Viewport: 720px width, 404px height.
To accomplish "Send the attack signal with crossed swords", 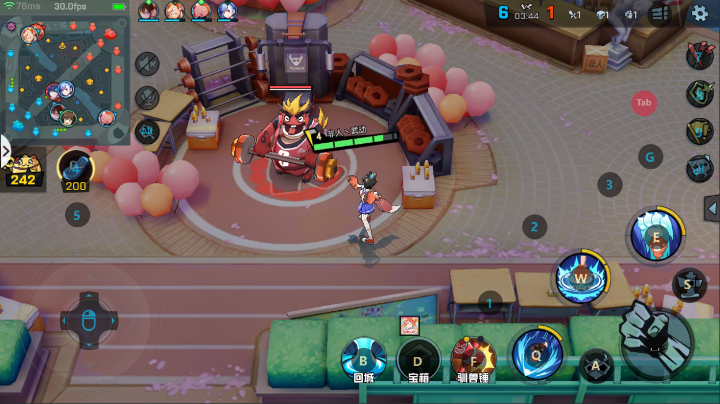I will point(699,57).
